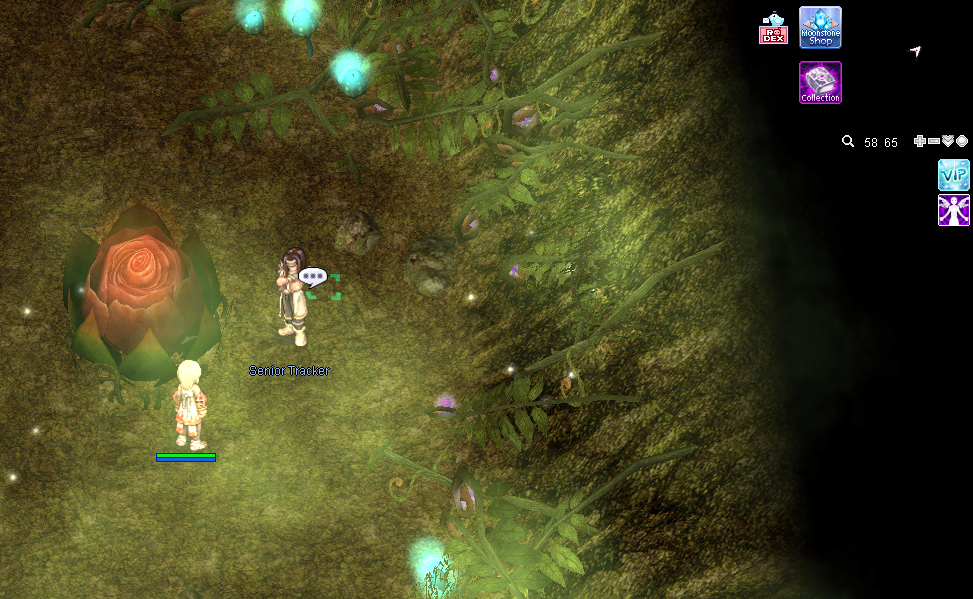Click the minimap magnifying glass search icon
The width and height of the screenshot is (973, 599).
tap(848, 142)
